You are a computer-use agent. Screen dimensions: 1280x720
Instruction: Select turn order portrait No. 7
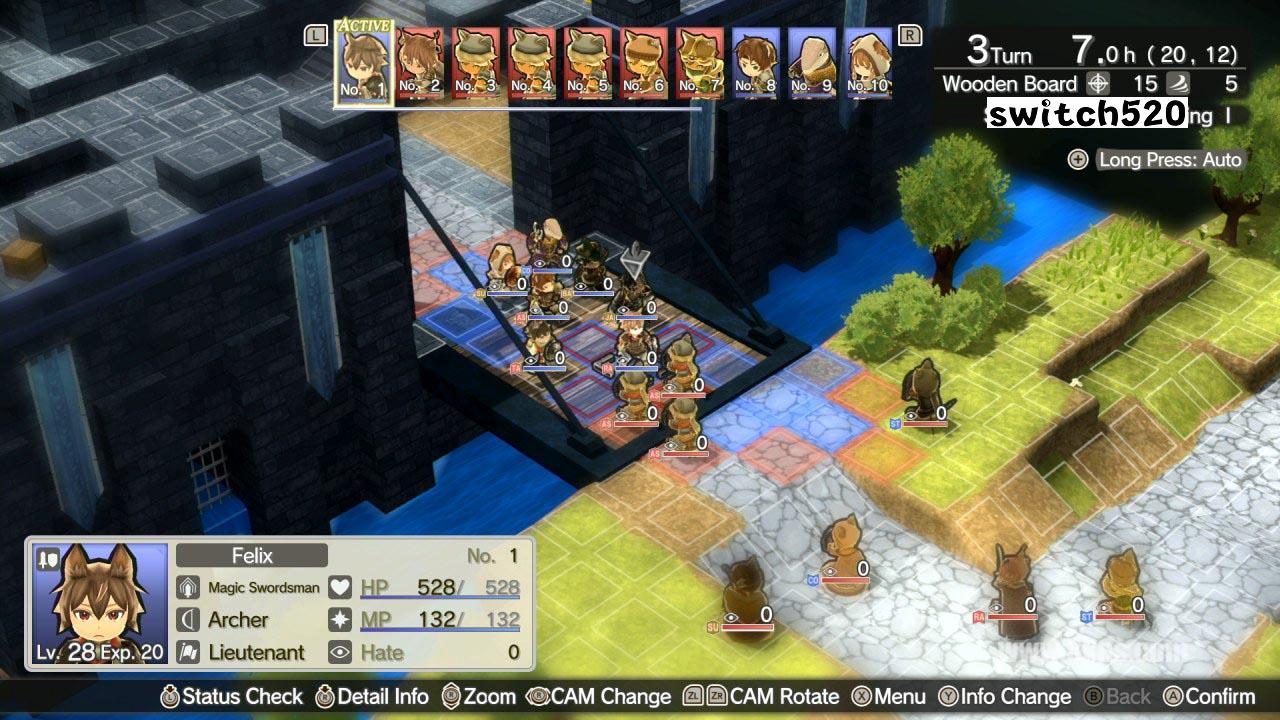(700, 62)
